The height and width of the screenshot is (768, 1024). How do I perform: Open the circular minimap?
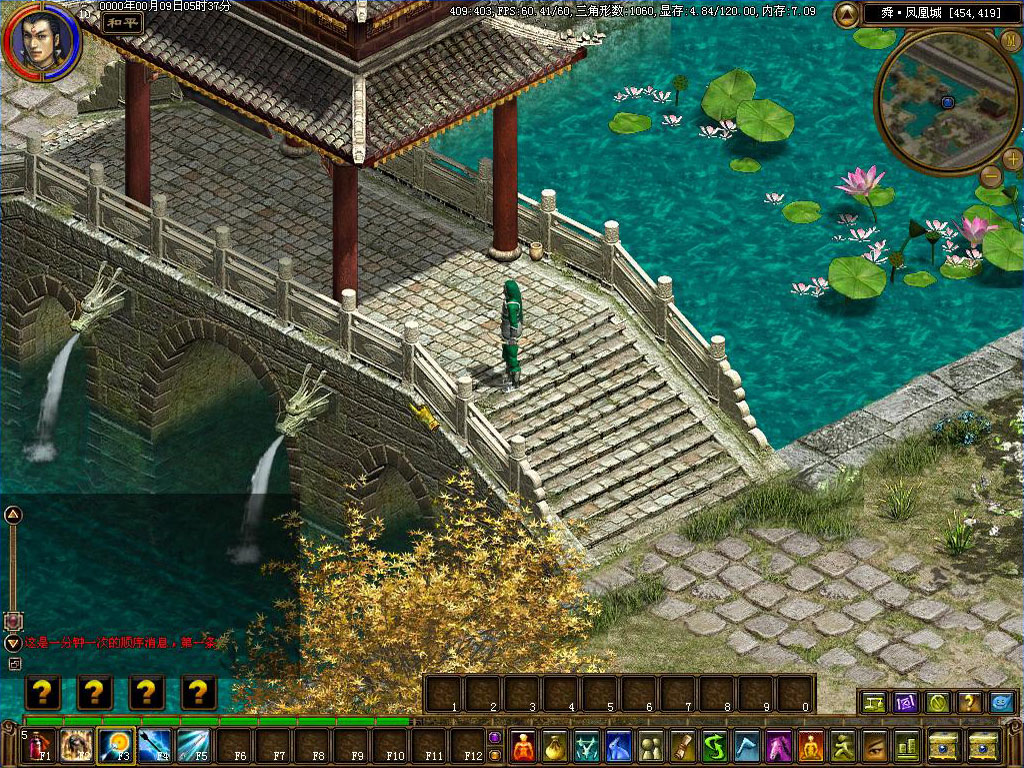[941, 98]
